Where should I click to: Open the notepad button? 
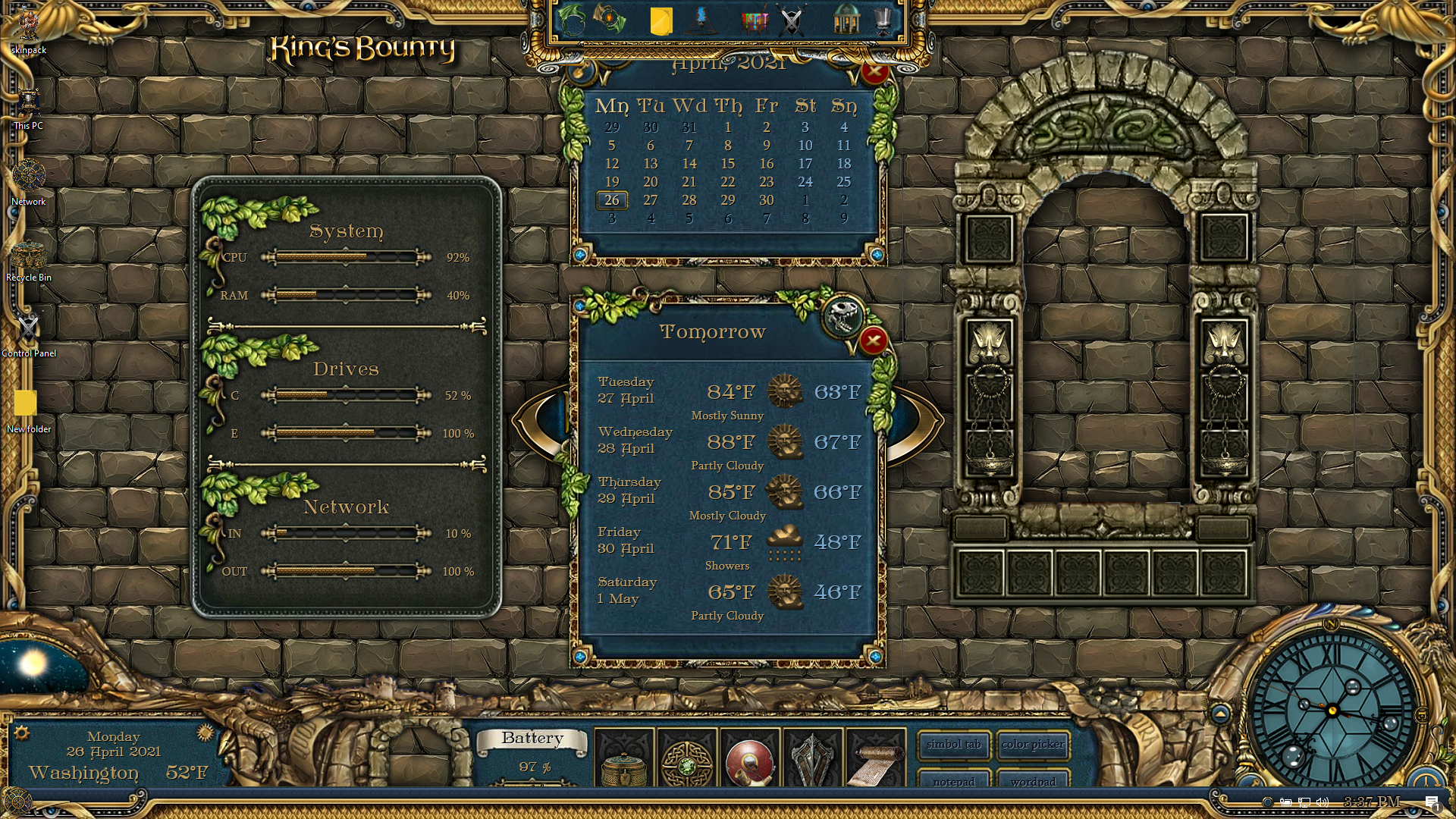[953, 781]
